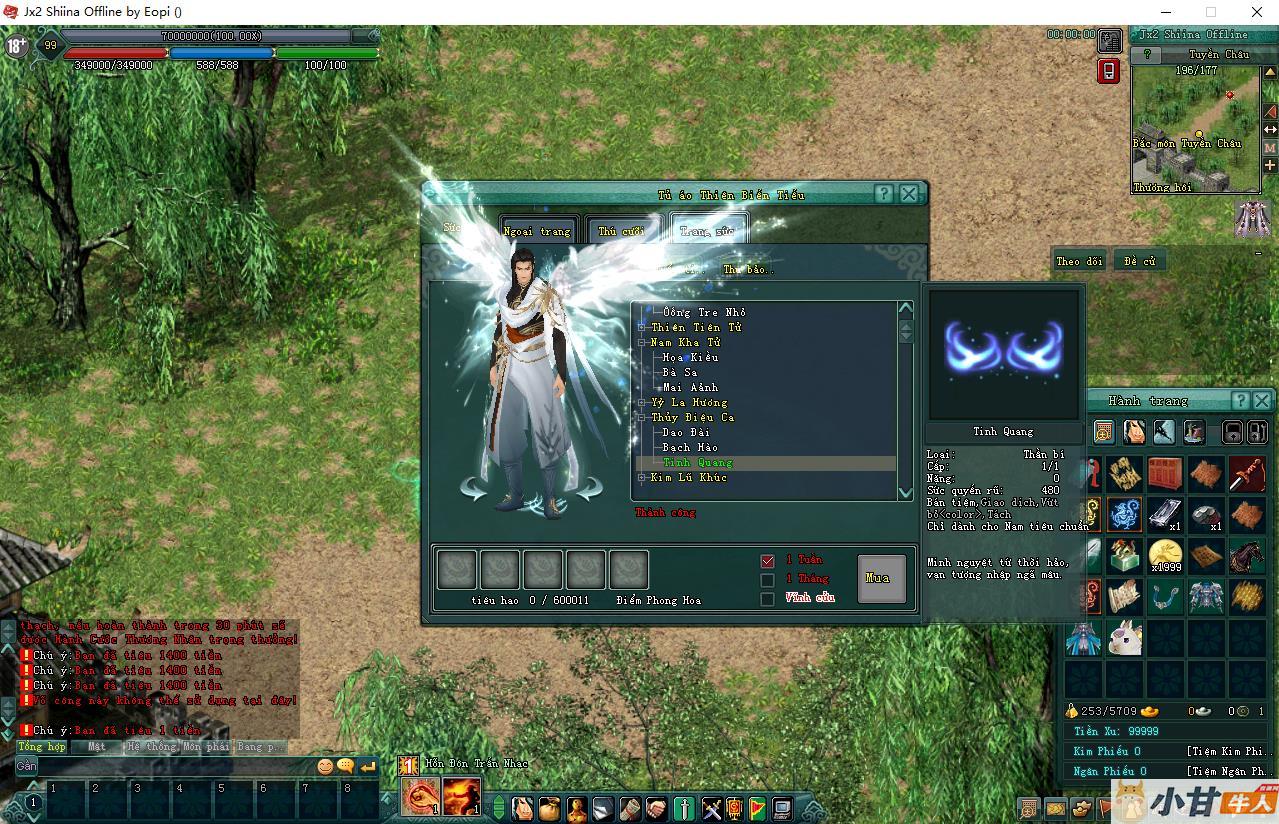This screenshot has height=824, width=1279.
Task: Enable the Vĩnh cửu option
Action: pos(768,599)
